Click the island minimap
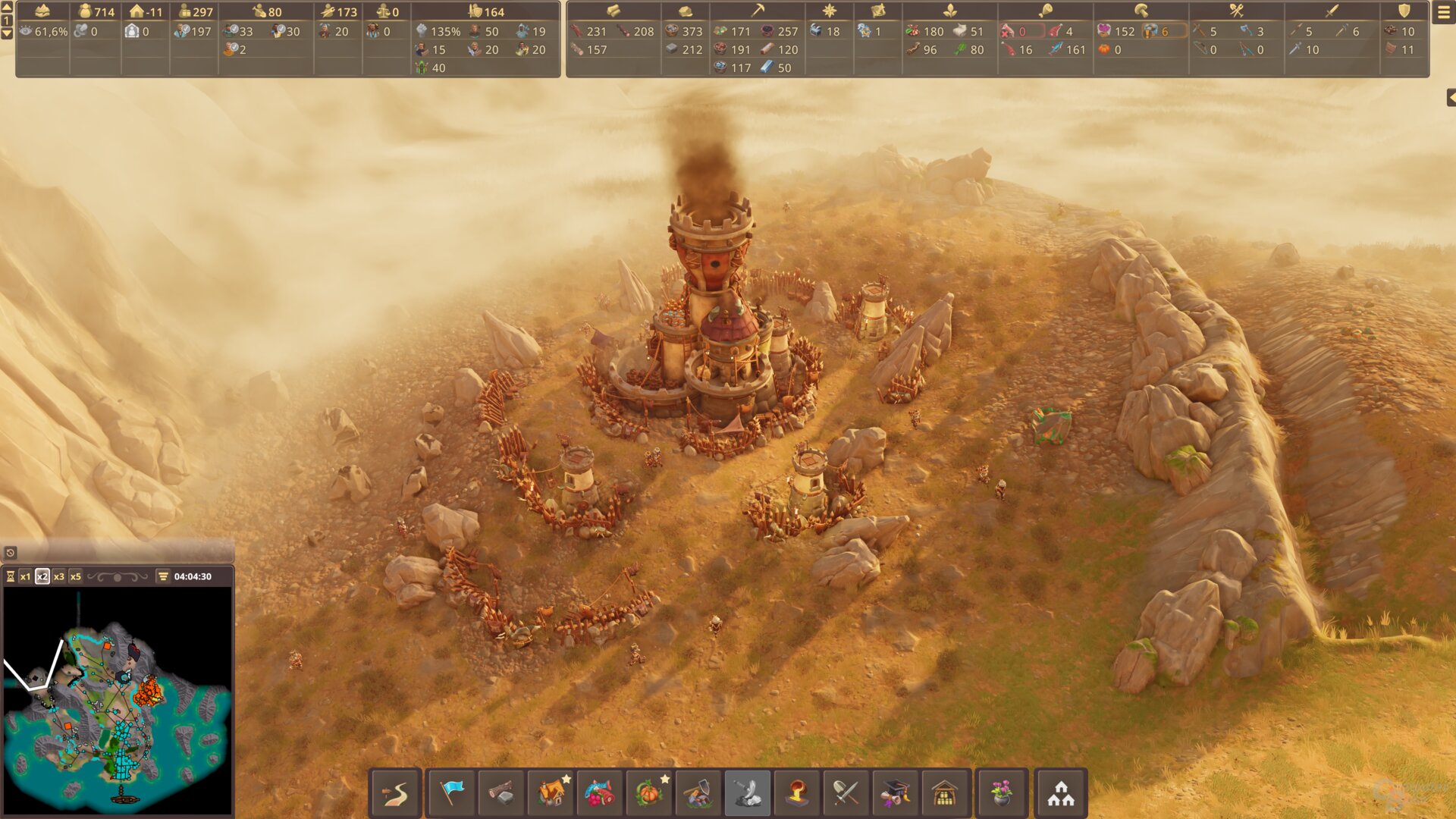This screenshot has width=1456, height=819. [x=118, y=701]
